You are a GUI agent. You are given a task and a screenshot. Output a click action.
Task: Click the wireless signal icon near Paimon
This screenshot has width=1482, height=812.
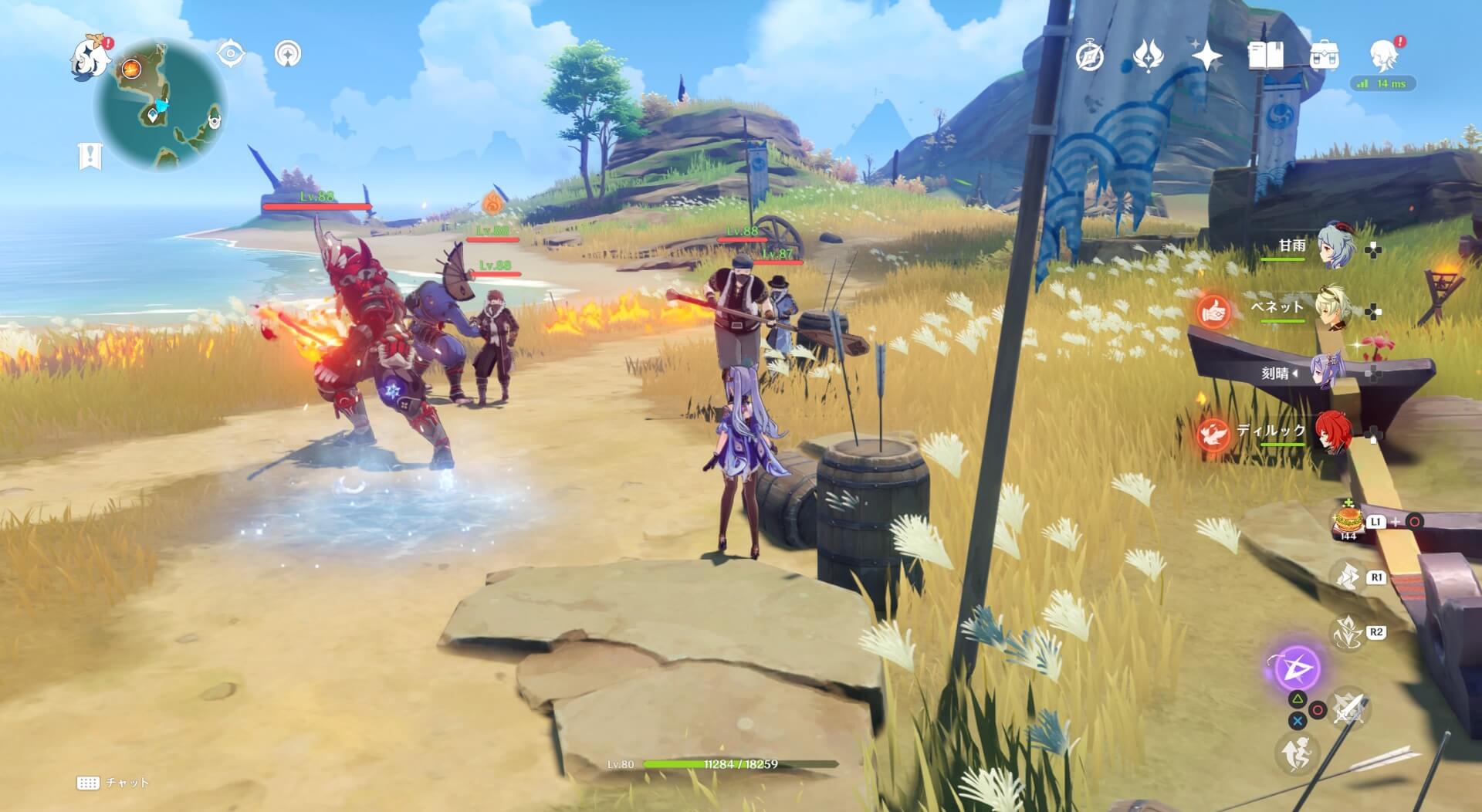point(288,54)
